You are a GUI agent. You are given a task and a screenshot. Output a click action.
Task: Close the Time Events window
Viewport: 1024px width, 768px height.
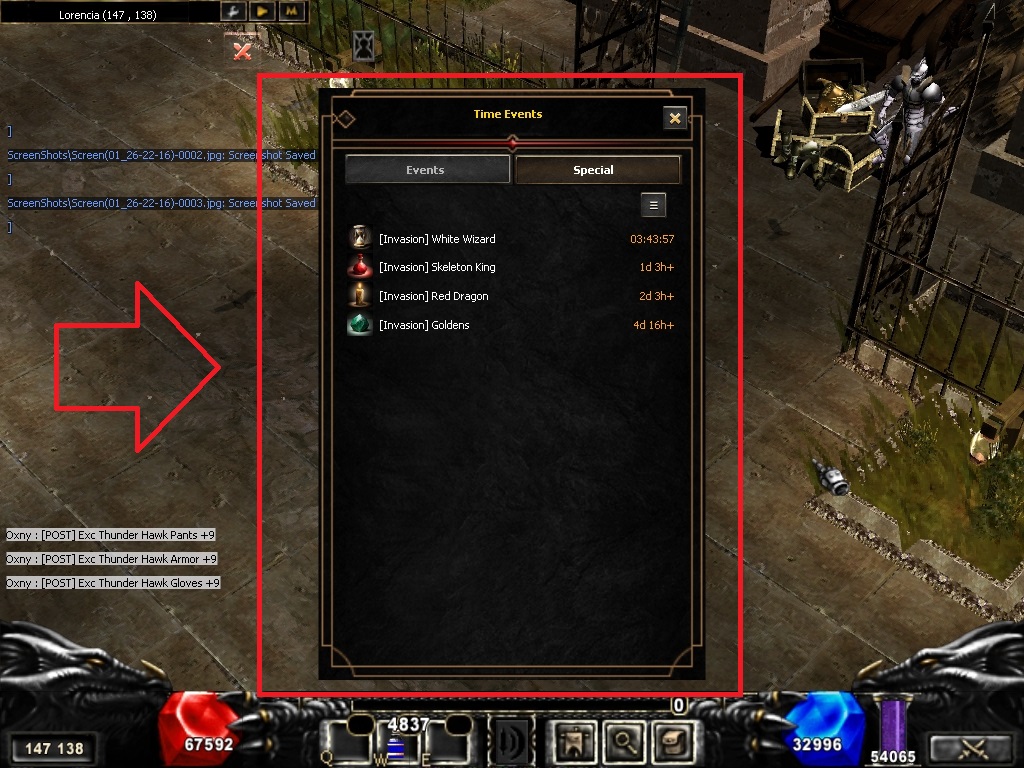click(x=675, y=118)
